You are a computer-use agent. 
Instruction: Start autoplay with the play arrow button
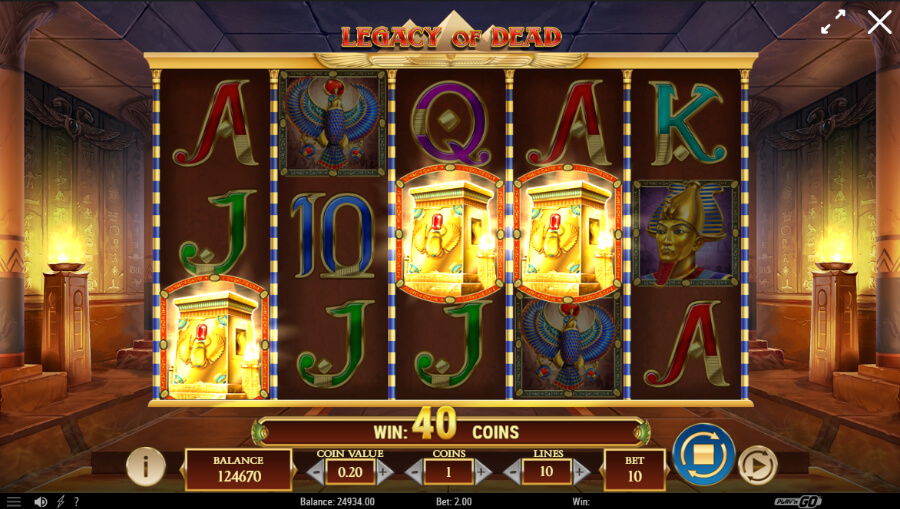point(757,465)
